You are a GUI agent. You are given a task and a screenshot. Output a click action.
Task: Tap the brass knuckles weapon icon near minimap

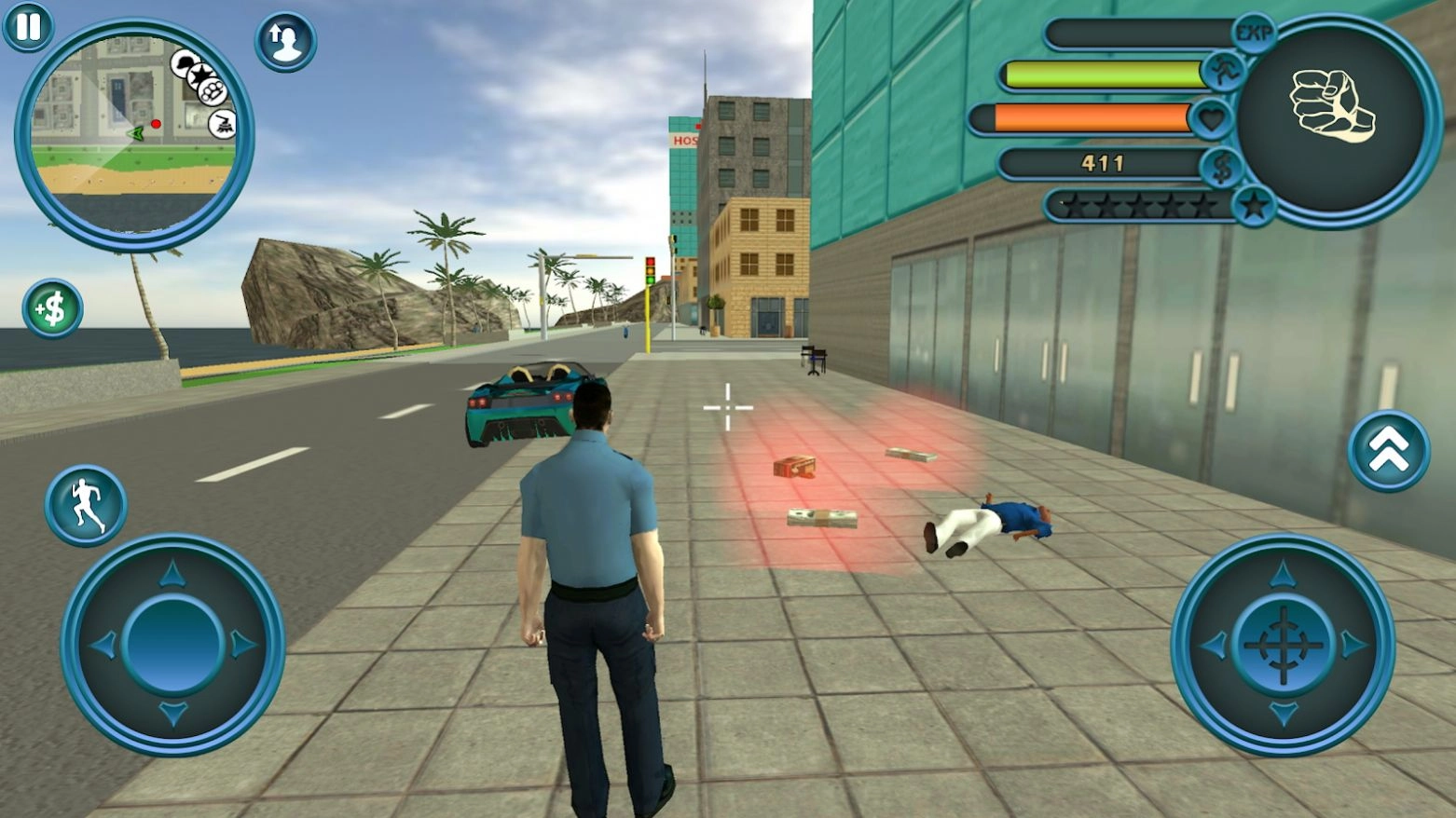pyautogui.click(x=212, y=90)
